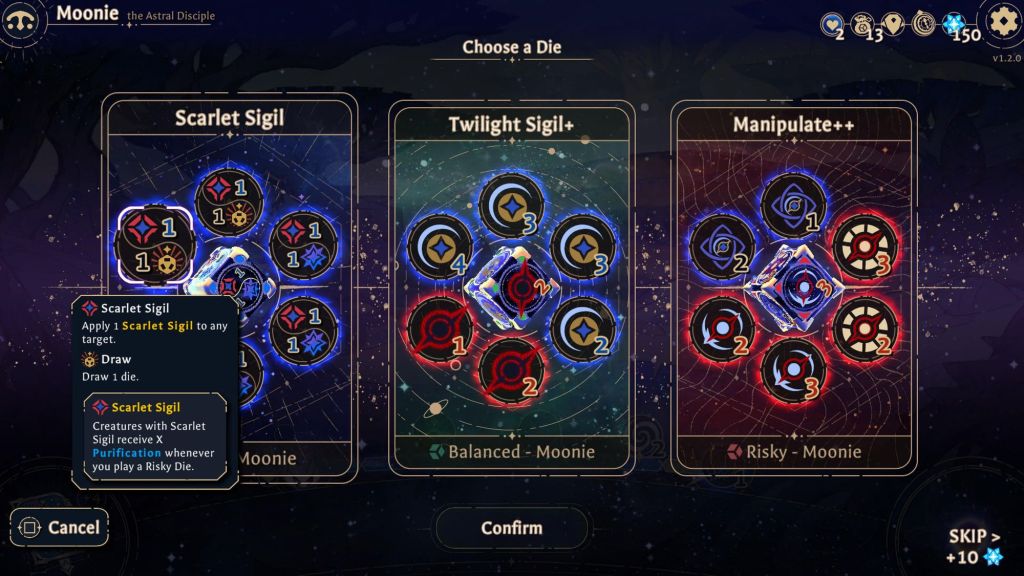Click the dice bag icon showing 13
This screenshot has width=1024, height=576.
pos(862,24)
